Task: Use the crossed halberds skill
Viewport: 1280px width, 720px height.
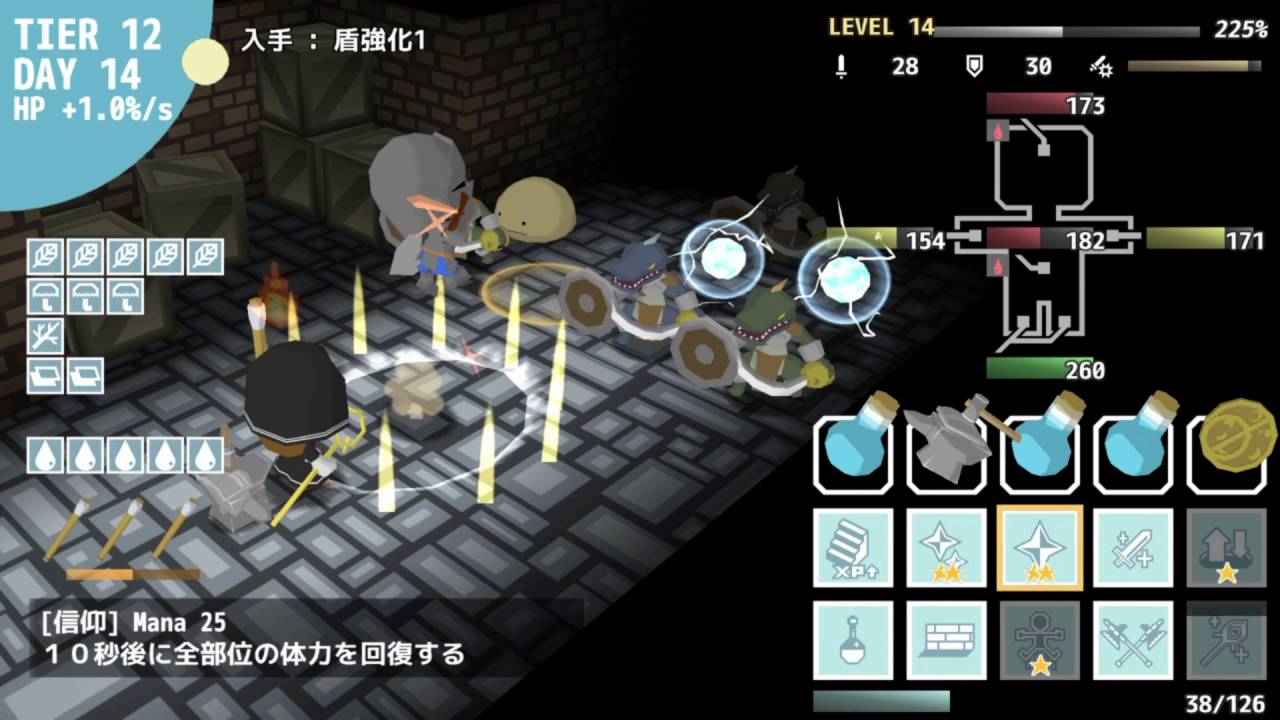Action: click(x=1133, y=640)
